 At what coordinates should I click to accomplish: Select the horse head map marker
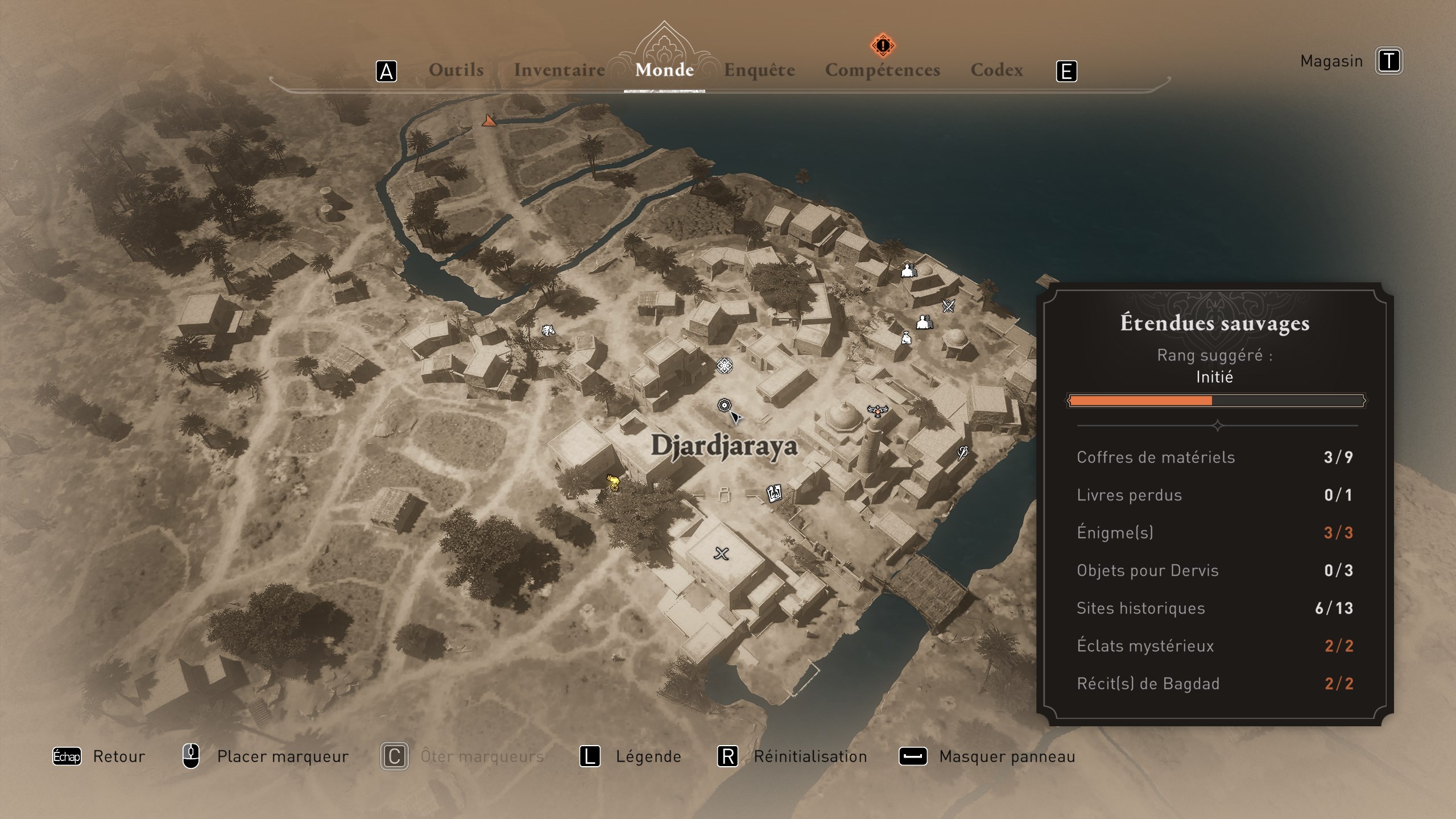point(548,330)
